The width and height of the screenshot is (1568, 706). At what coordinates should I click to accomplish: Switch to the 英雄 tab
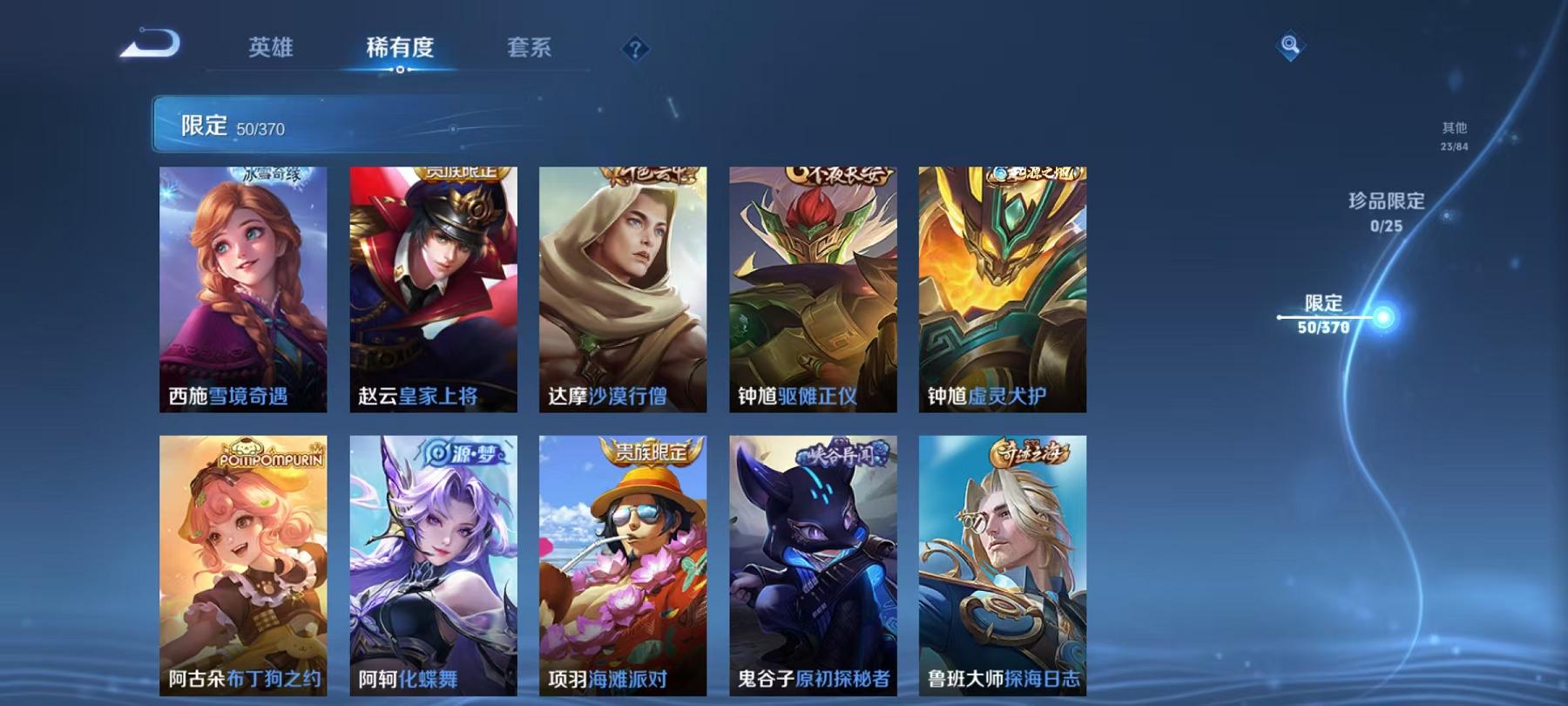click(273, 50)
